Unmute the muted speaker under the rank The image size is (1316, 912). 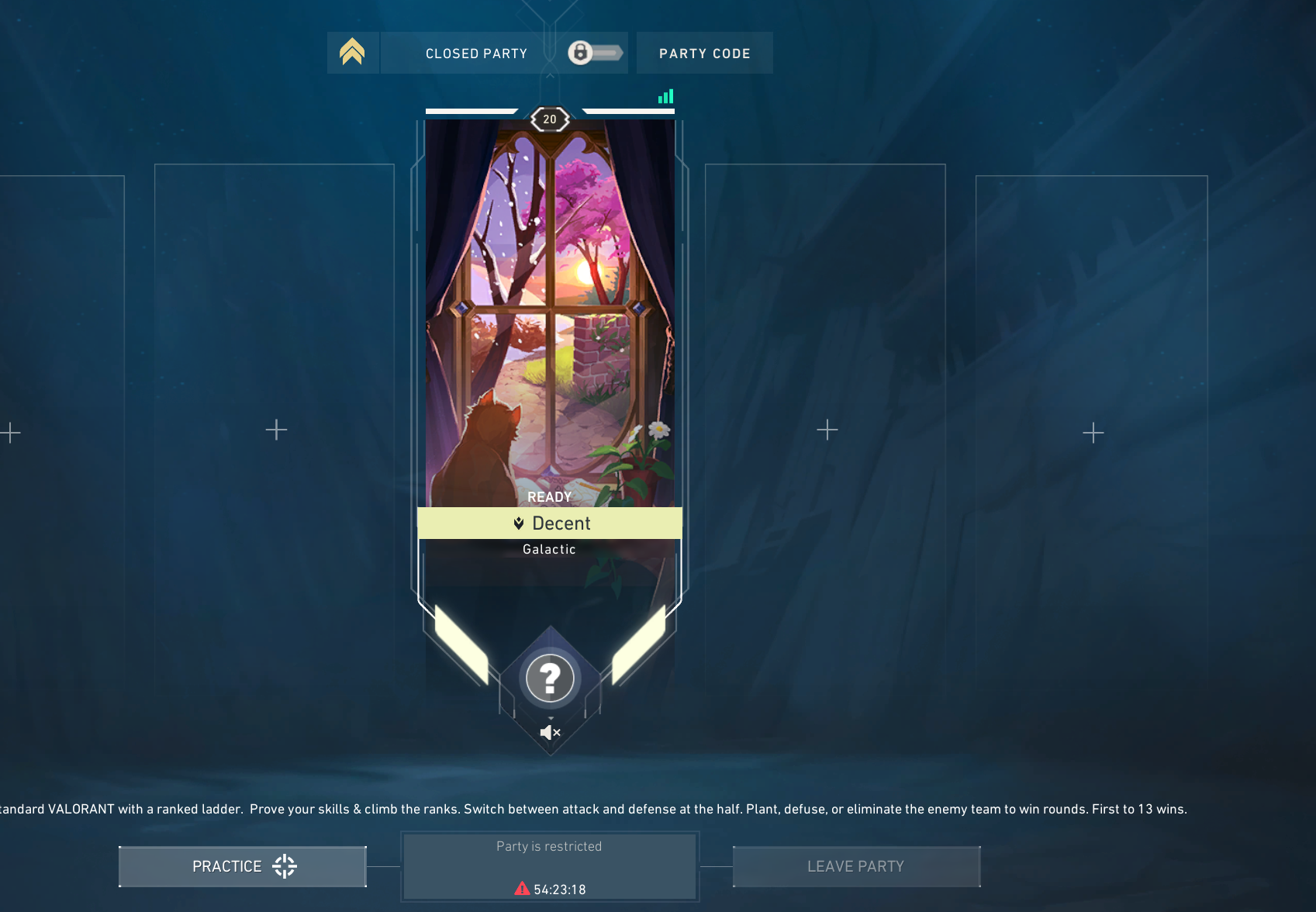(x=550, y=731)
